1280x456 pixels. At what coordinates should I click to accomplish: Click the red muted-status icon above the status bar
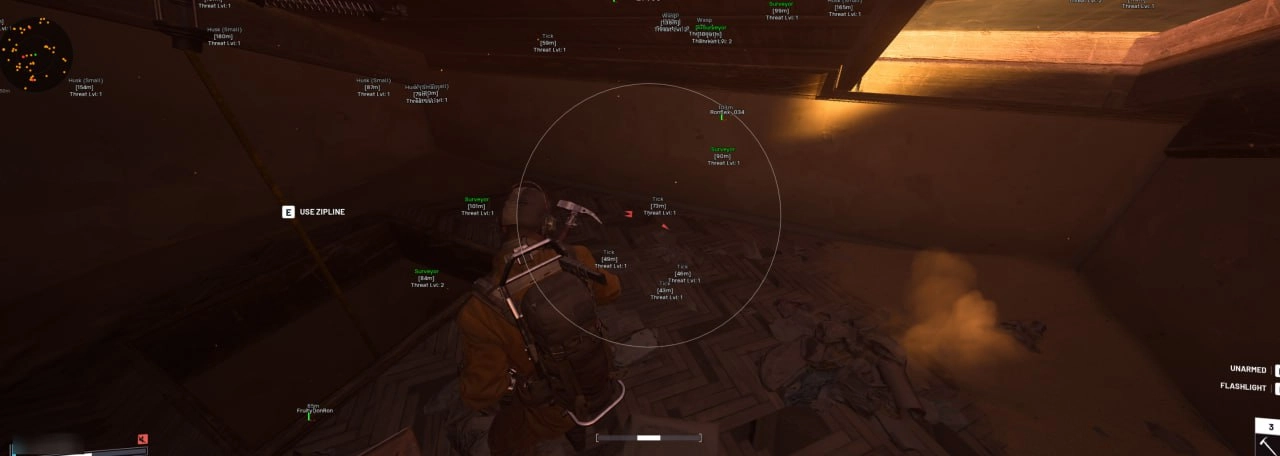point(143,439)
